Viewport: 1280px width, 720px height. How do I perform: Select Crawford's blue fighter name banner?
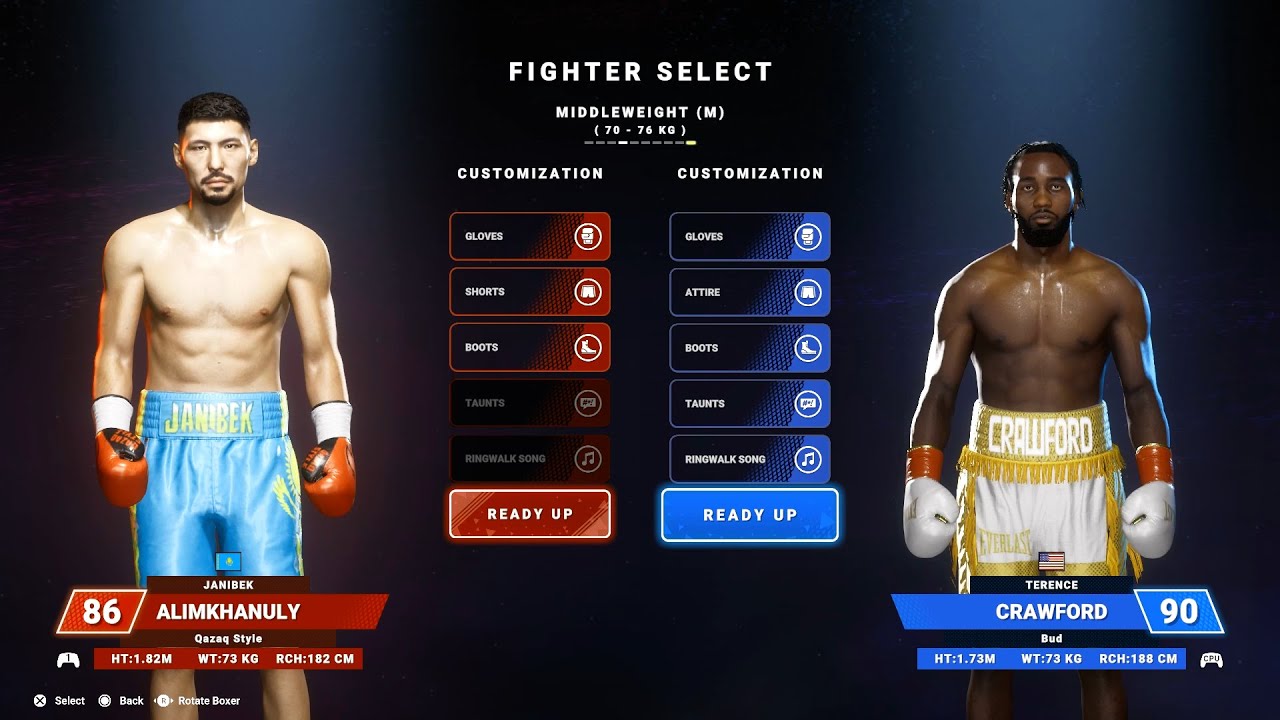click(x=1051, y=611)
